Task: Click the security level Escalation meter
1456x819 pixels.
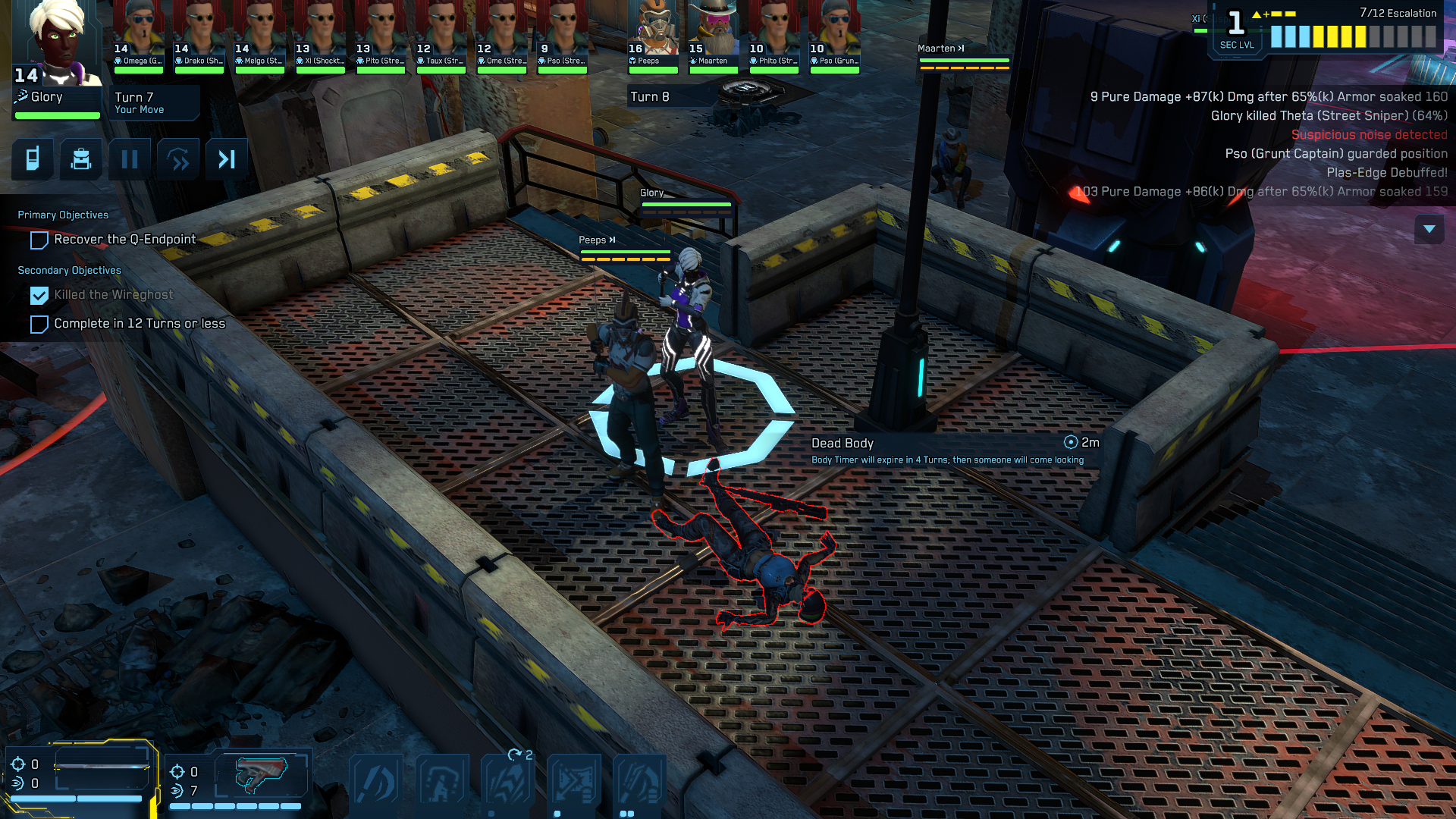Action: [1353, 36]
